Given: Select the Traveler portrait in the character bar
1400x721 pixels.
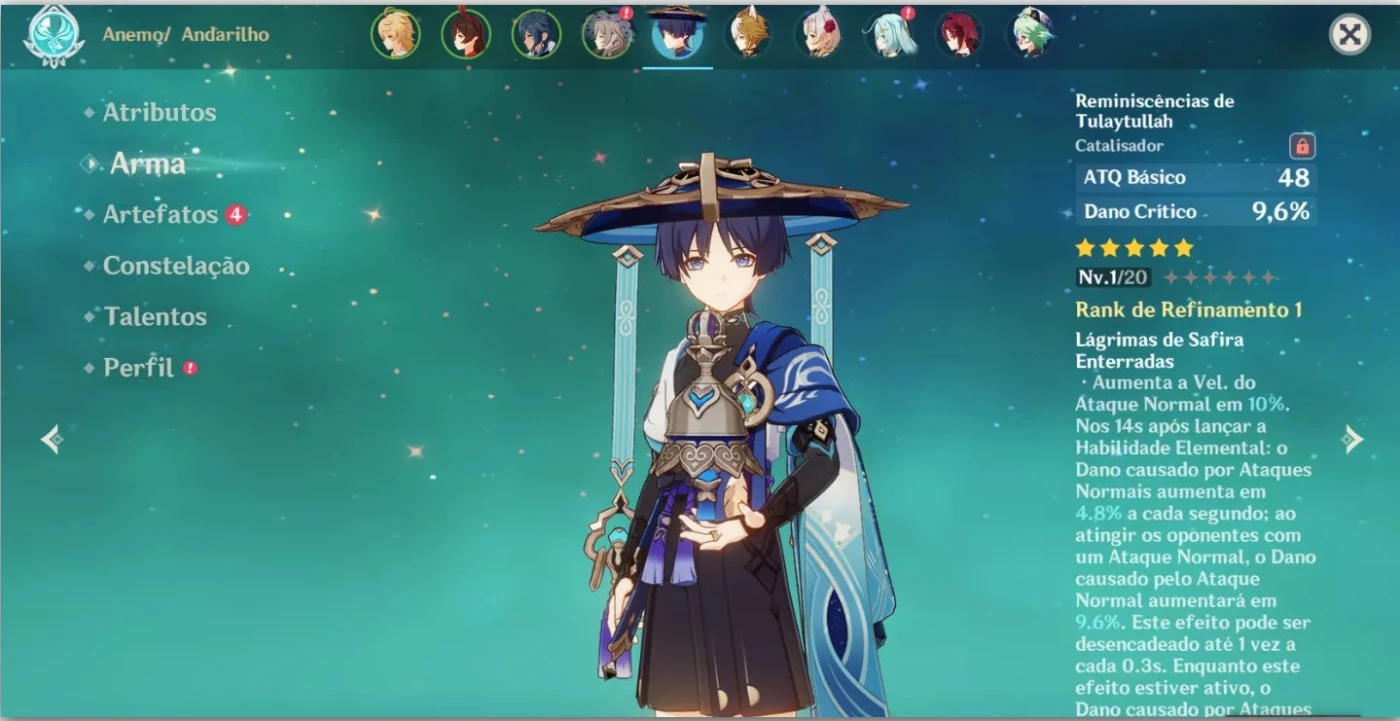Looking at the screenshot, I should (397, 32).
